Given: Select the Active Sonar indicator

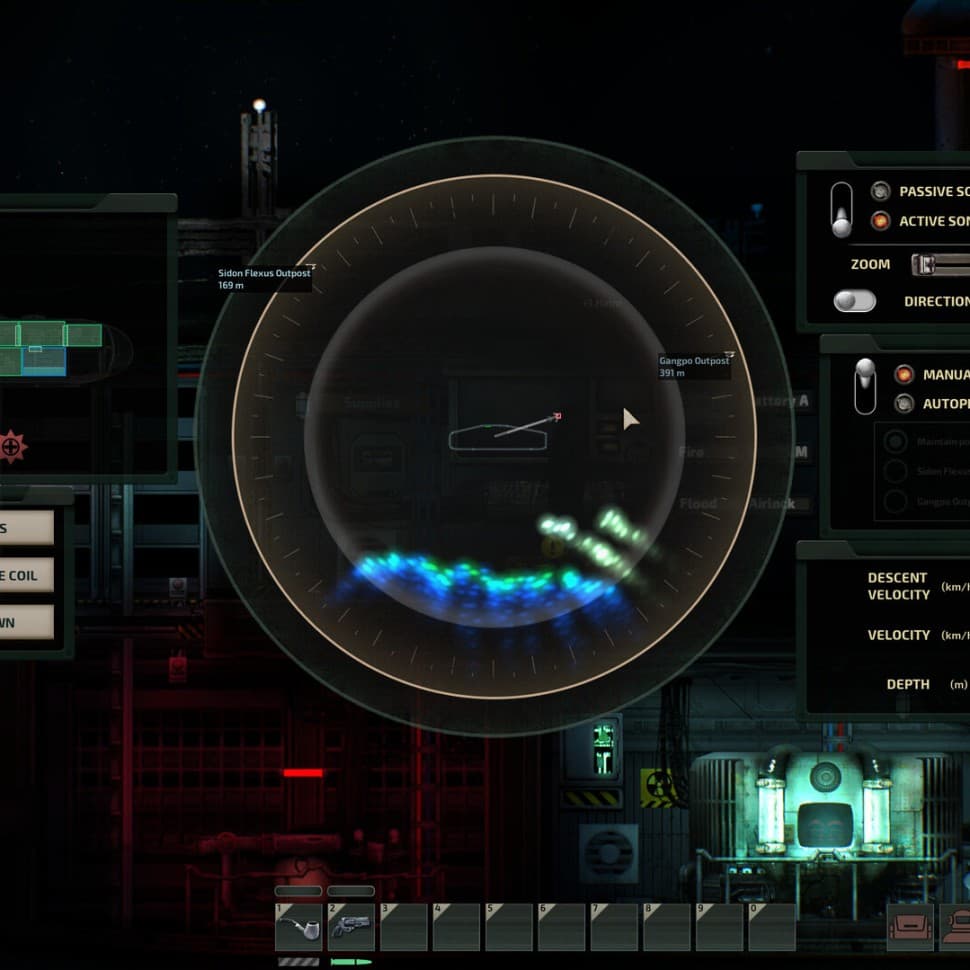Looking at the screenshot, I should [880, 221].
